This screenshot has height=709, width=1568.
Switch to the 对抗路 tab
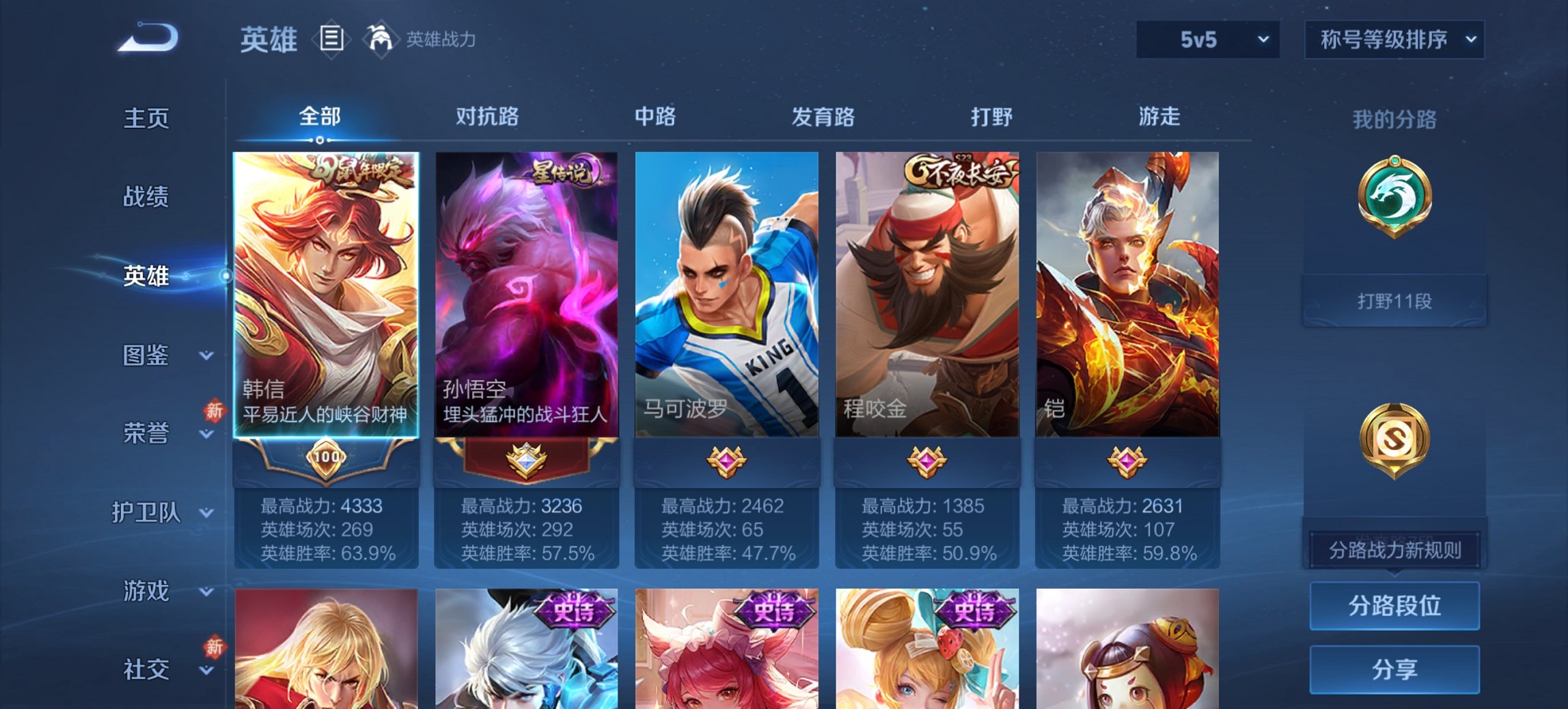point(488,118)
